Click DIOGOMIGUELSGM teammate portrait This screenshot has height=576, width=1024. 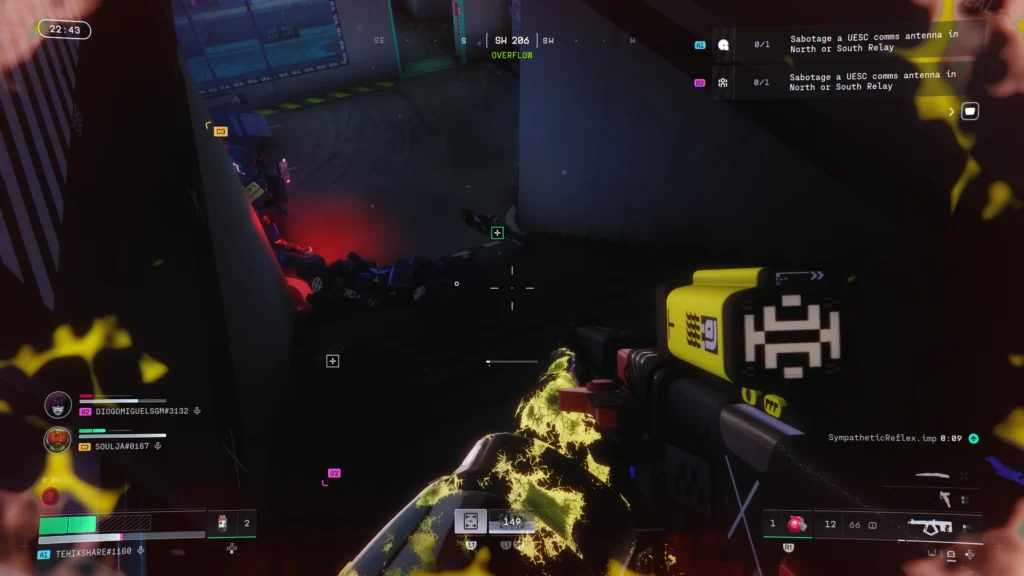click(58, 404)
